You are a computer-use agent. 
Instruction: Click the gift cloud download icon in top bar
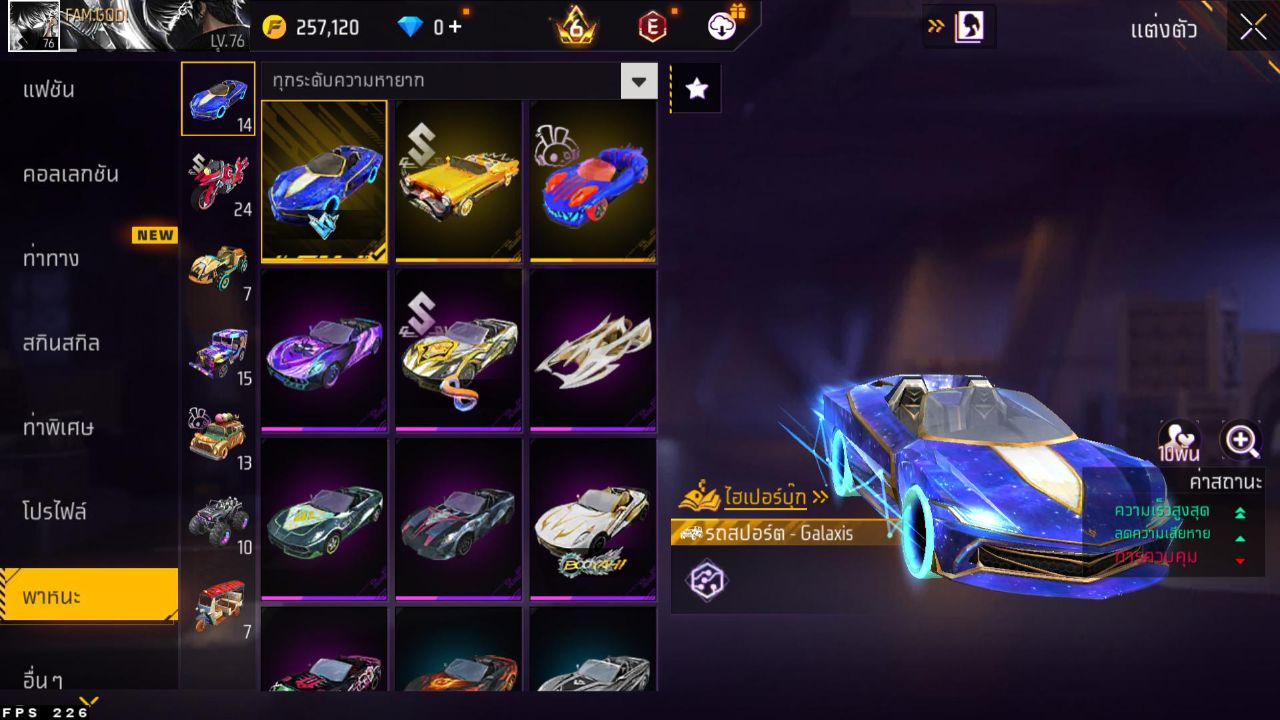(x=722, y=27)
